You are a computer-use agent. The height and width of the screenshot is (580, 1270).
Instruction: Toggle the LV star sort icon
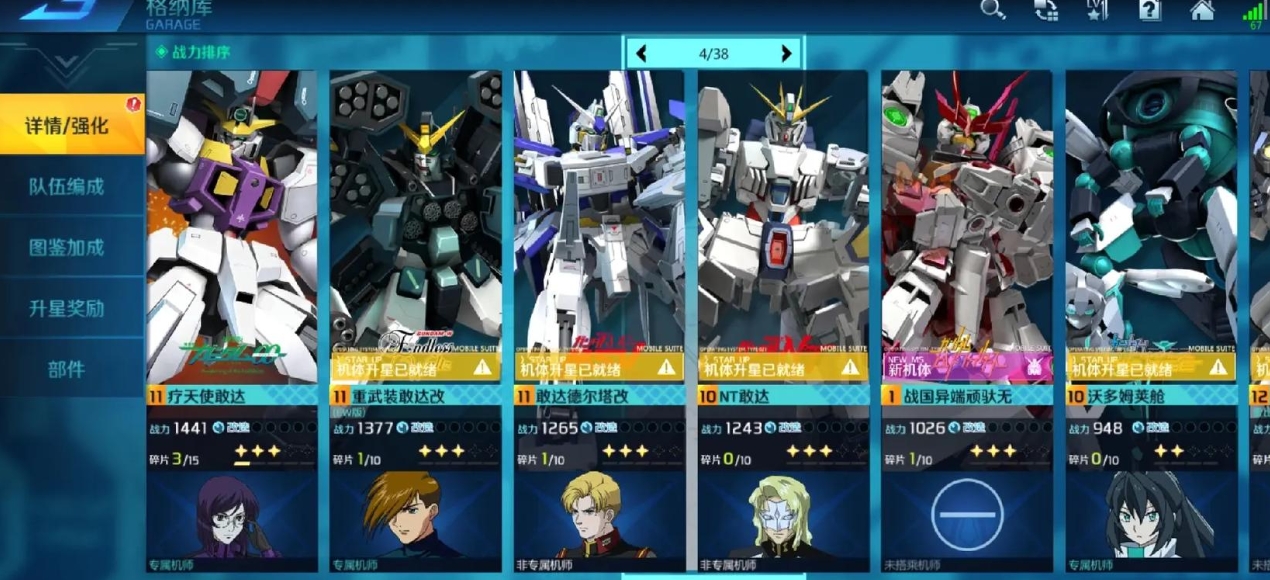pyautogui.click(x=1097, y=11)
